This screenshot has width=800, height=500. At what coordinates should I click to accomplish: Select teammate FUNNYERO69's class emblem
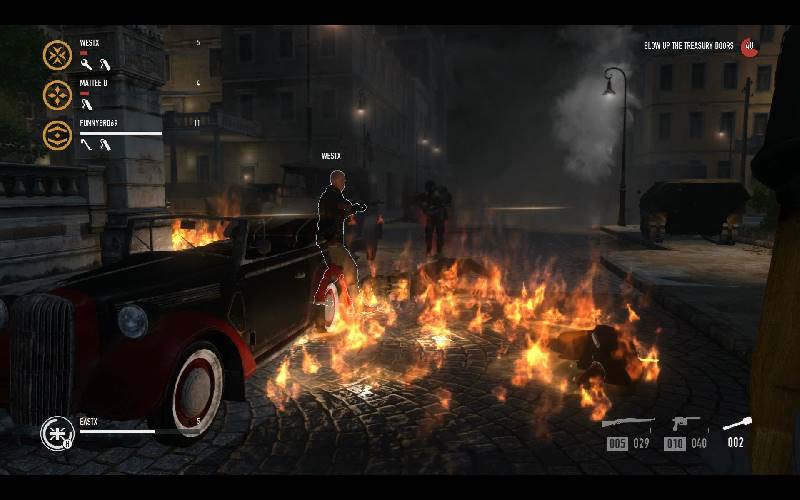tap(57, 134)
